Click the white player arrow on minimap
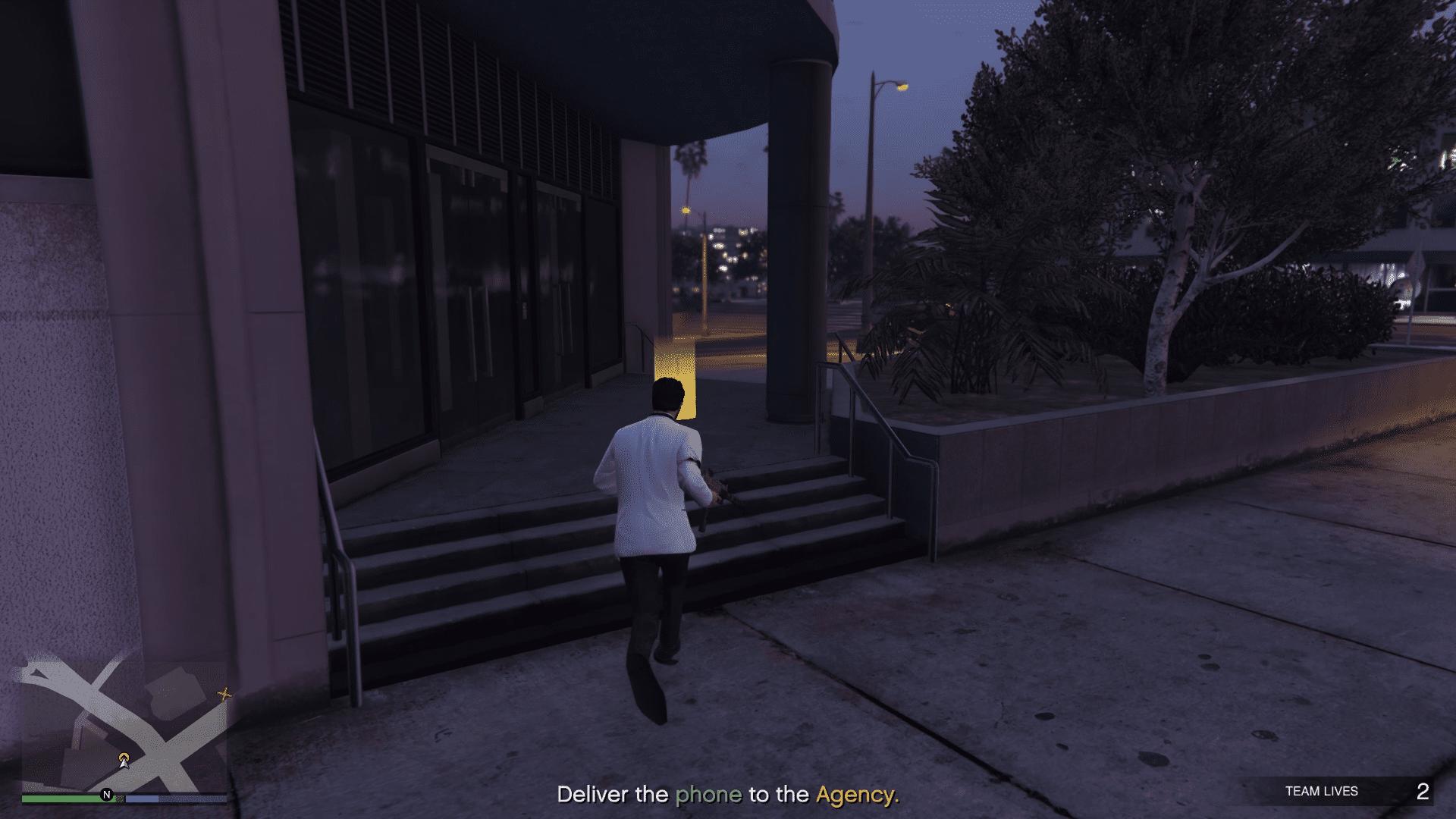Screen dimensions: 1456x819 click(x=124, y=760)
